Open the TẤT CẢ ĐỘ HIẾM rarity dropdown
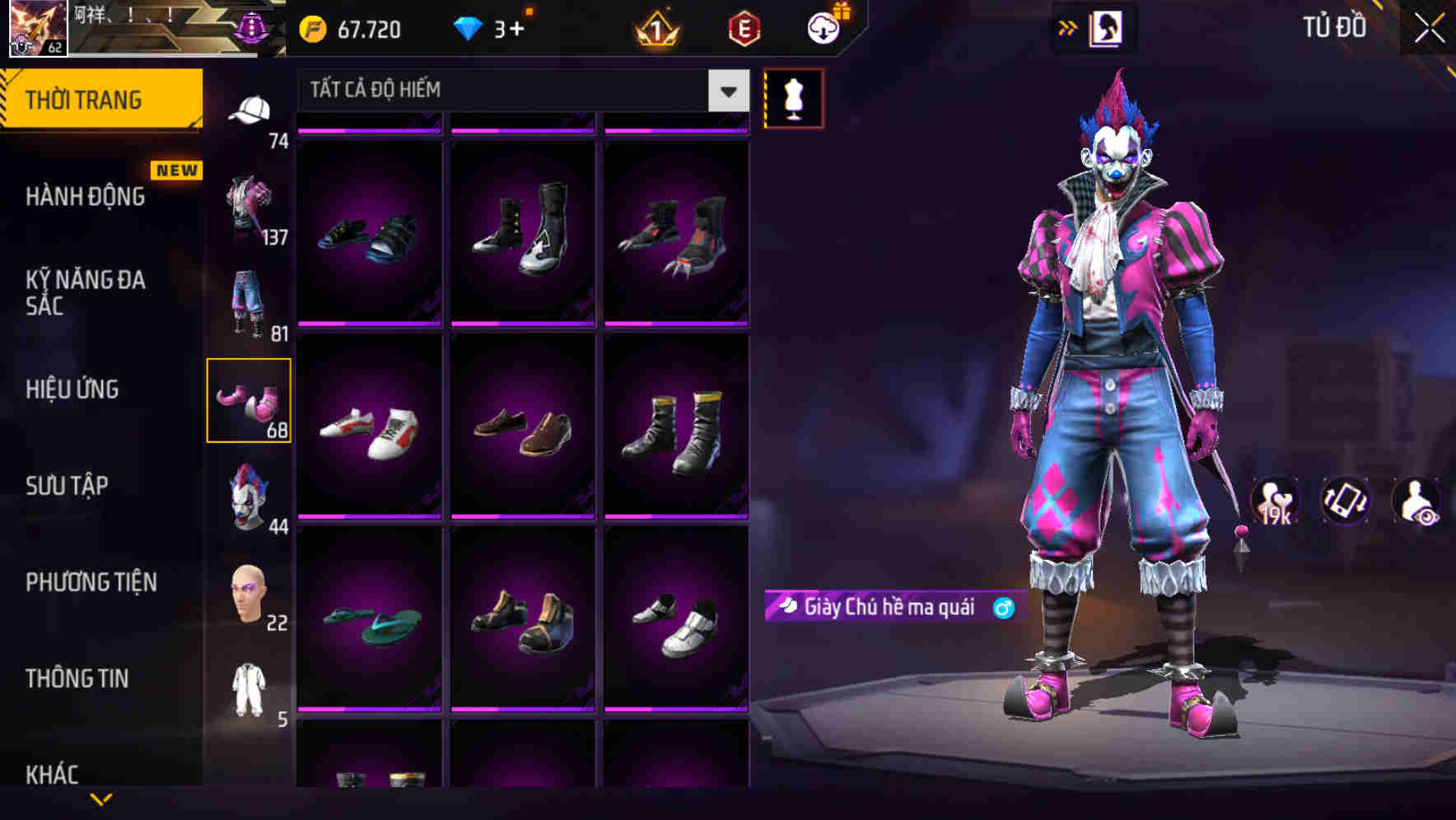 pos(519,90)
